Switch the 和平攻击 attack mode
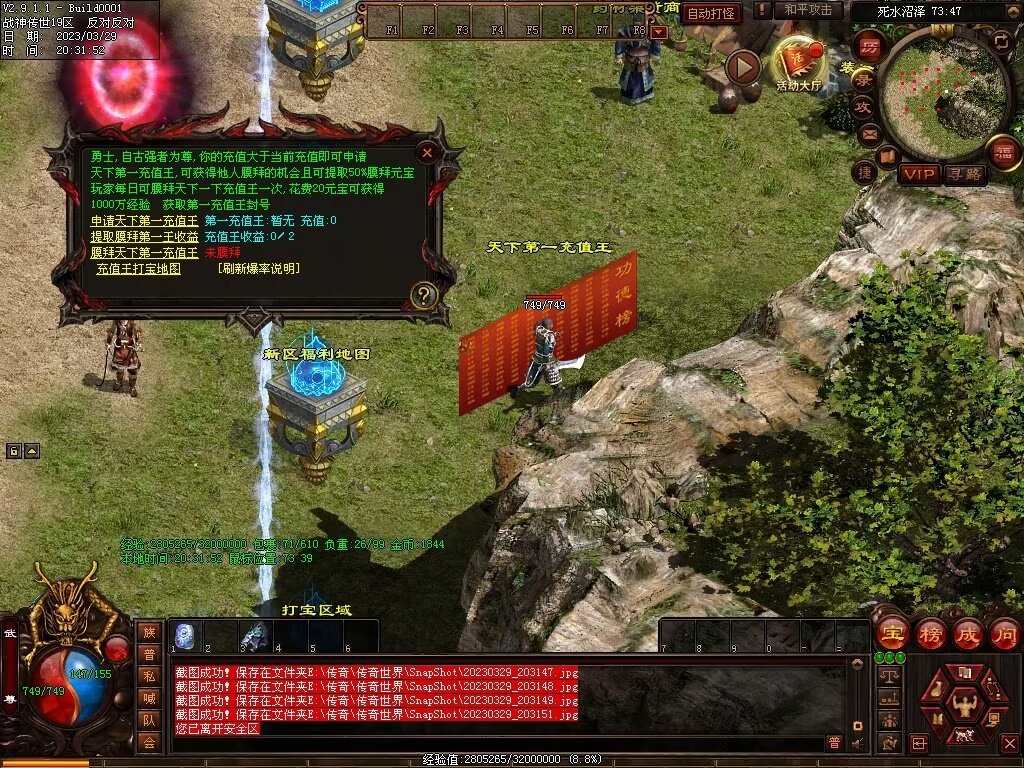 click(808, 11)
